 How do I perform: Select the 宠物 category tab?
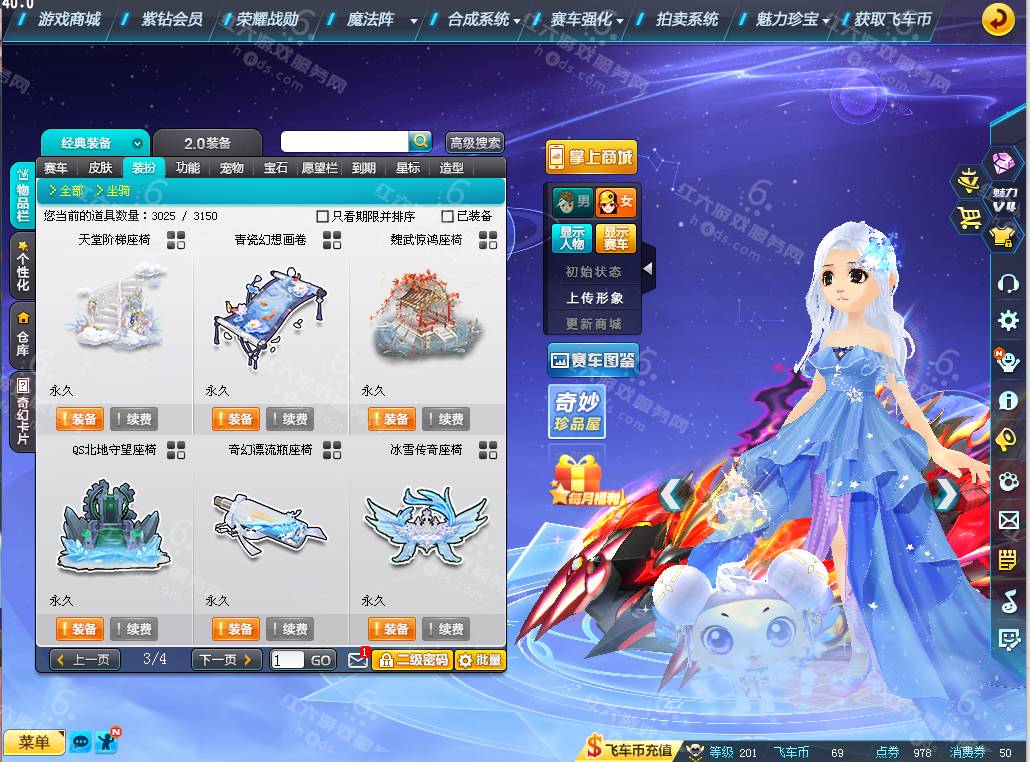[x=232, y=168]
